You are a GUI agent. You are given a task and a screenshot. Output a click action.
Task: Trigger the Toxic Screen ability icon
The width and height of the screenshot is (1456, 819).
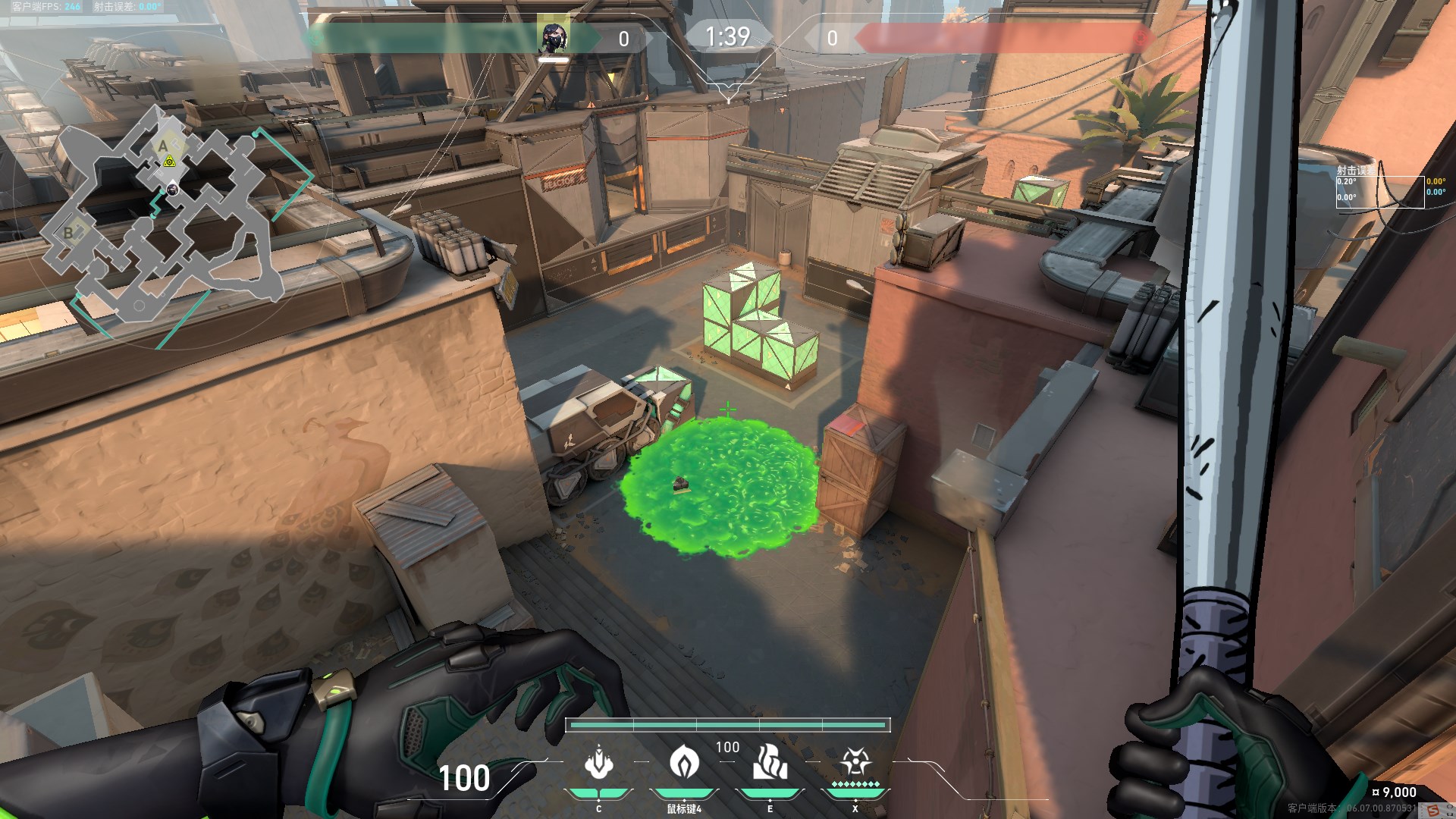(x=770, y=762)
